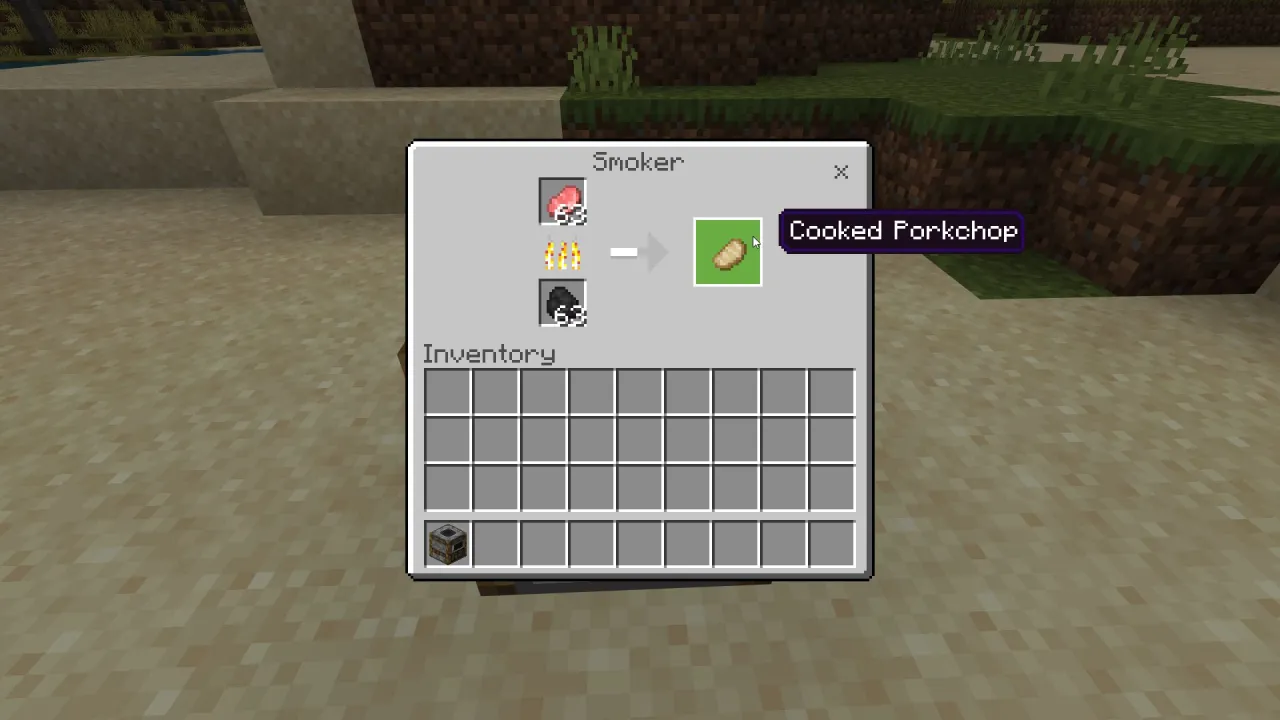Select the top-left empty inventory slot
Image resolution: width=1280 pixels, height=720 pixels.
[447, 390]
